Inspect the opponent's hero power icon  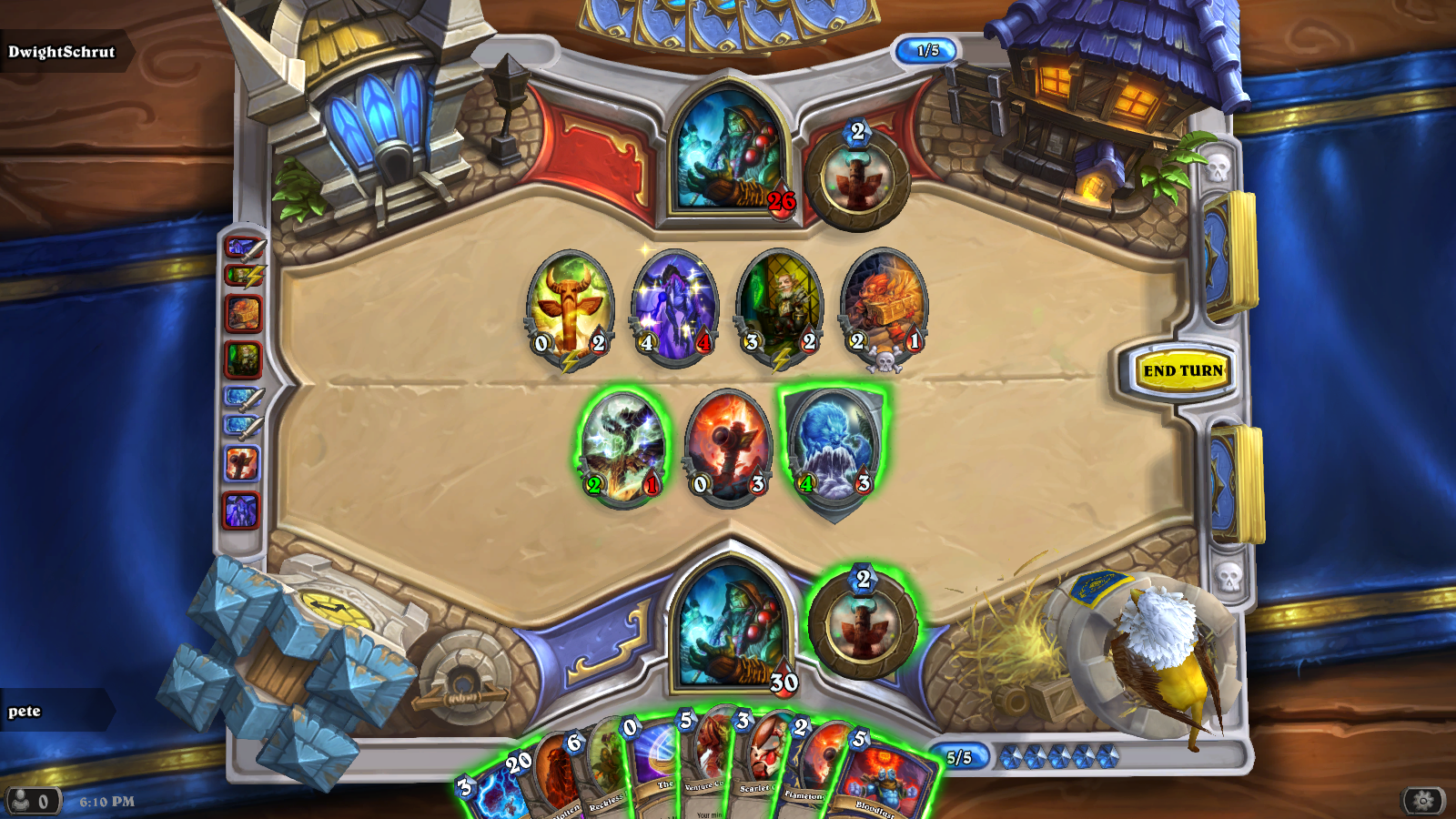pyautogui.click(x=858, y=178)
